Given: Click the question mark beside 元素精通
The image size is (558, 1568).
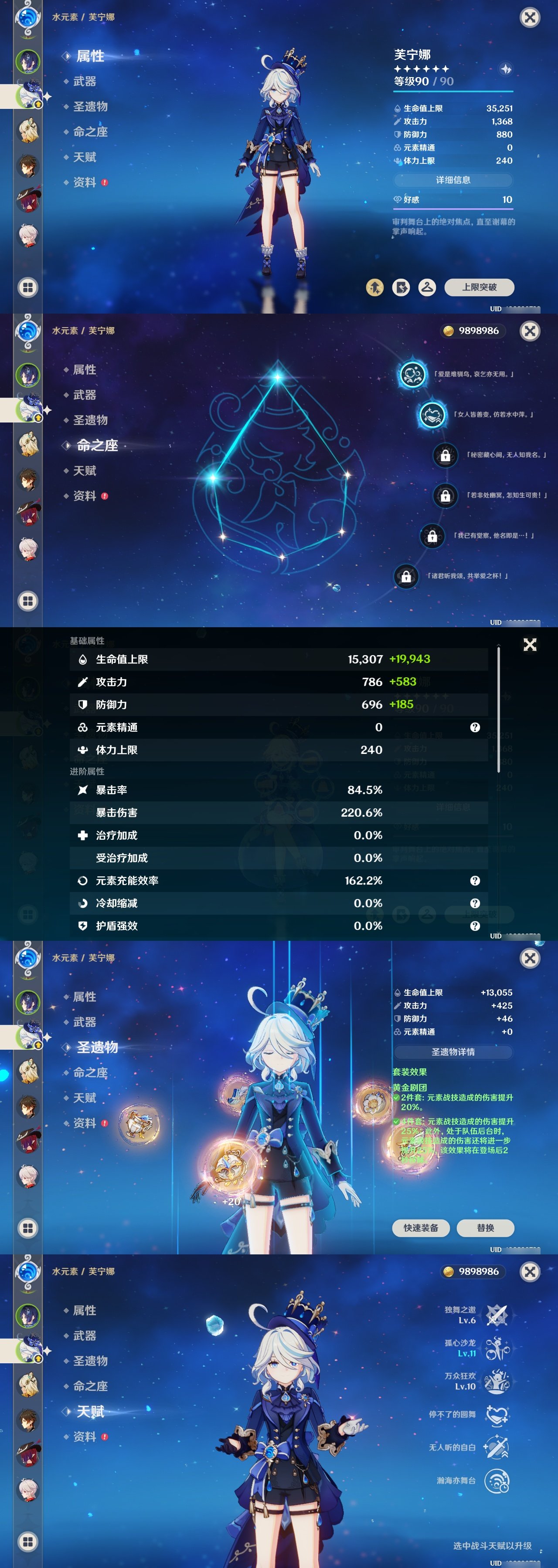Looking at the screenshot, I should coord(474,727).
